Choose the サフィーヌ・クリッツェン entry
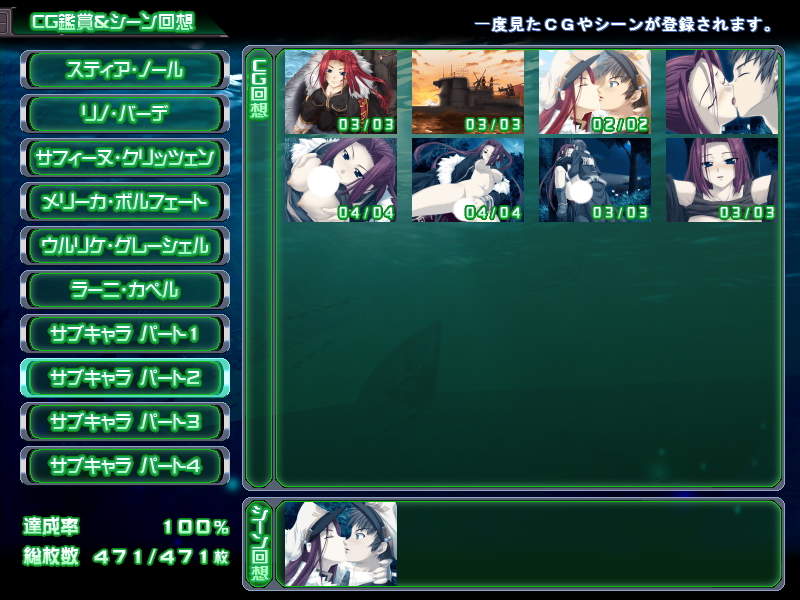 (125, 158)
